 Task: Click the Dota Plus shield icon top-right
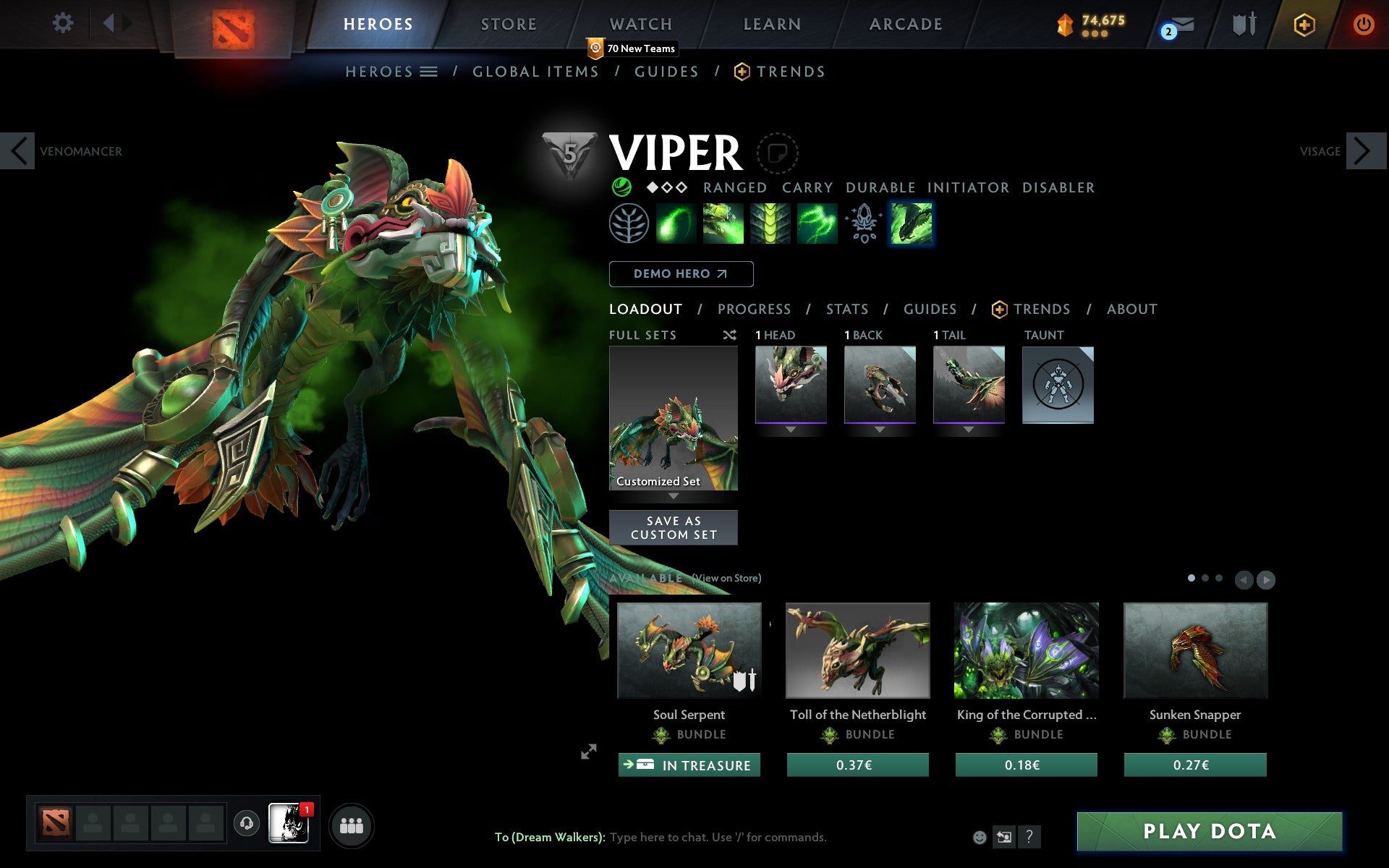coord(1303,23)
